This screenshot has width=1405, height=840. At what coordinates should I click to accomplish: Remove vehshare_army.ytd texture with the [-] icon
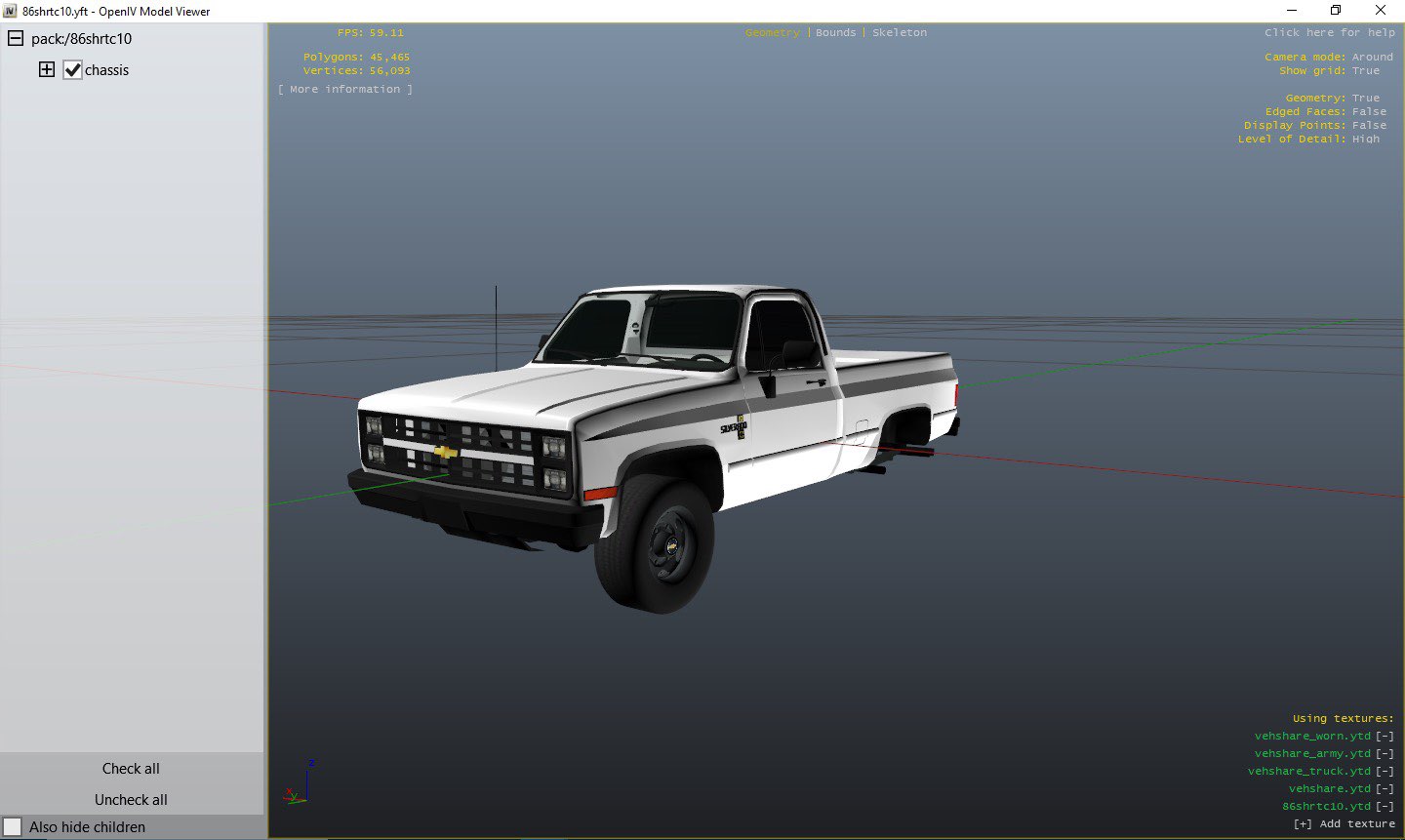click(x=1385, y=753)
